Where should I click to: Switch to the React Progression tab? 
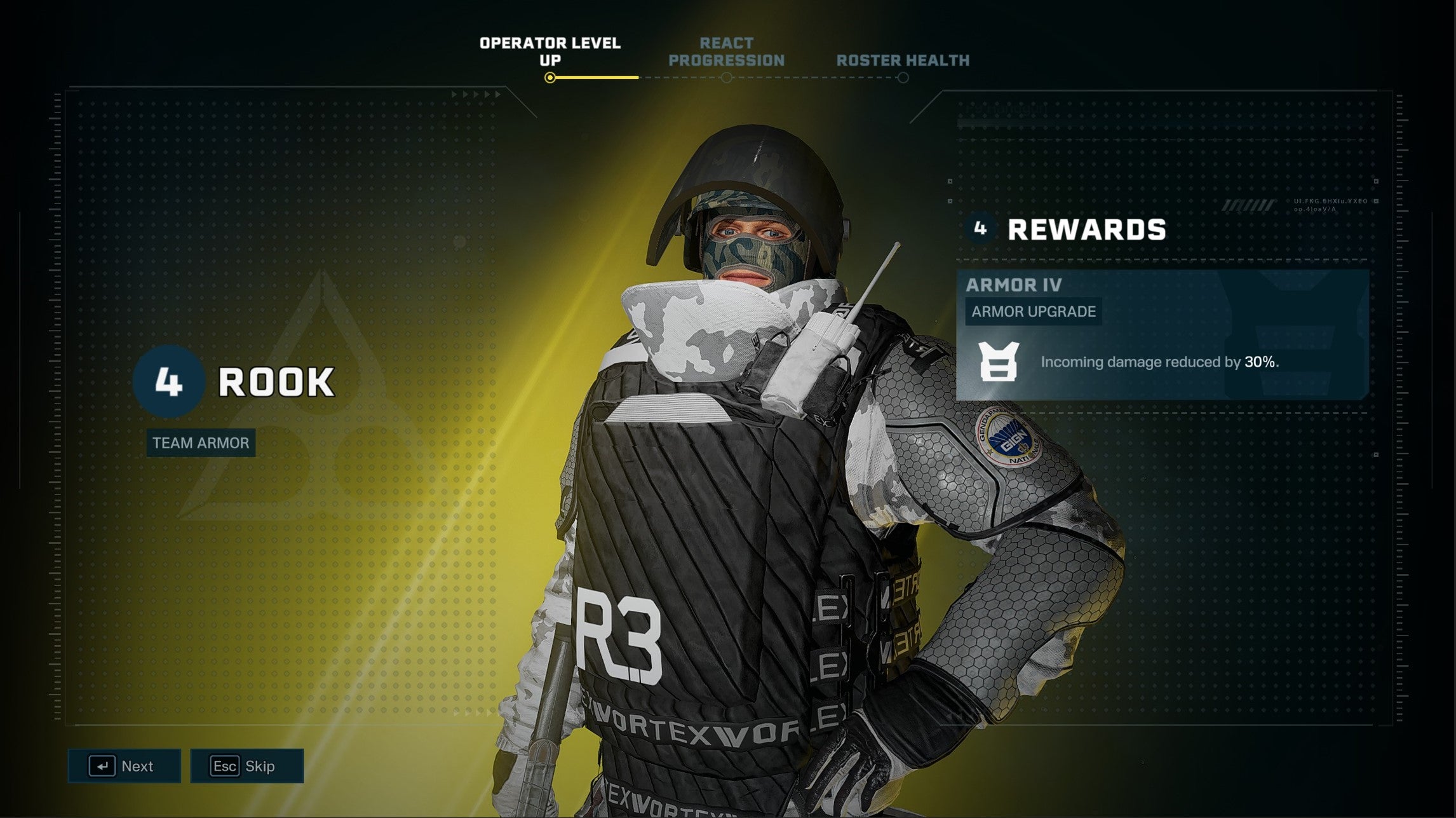726,52
